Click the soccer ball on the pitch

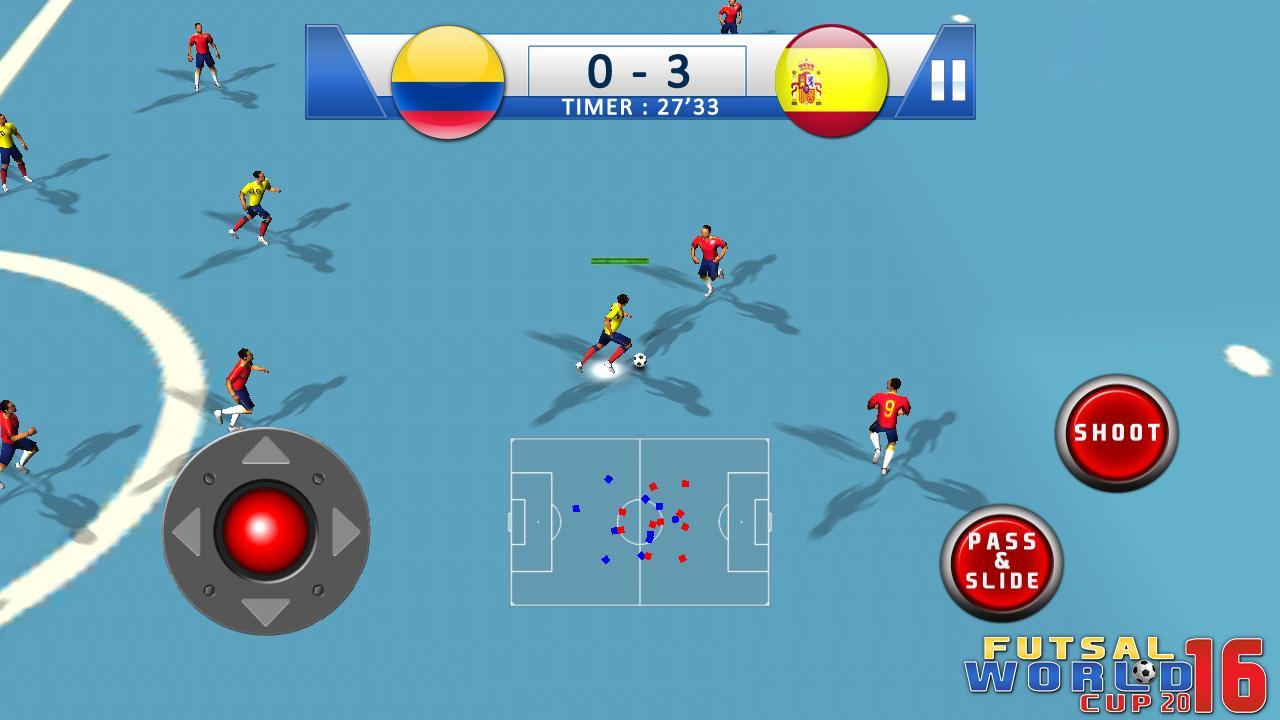638,362
